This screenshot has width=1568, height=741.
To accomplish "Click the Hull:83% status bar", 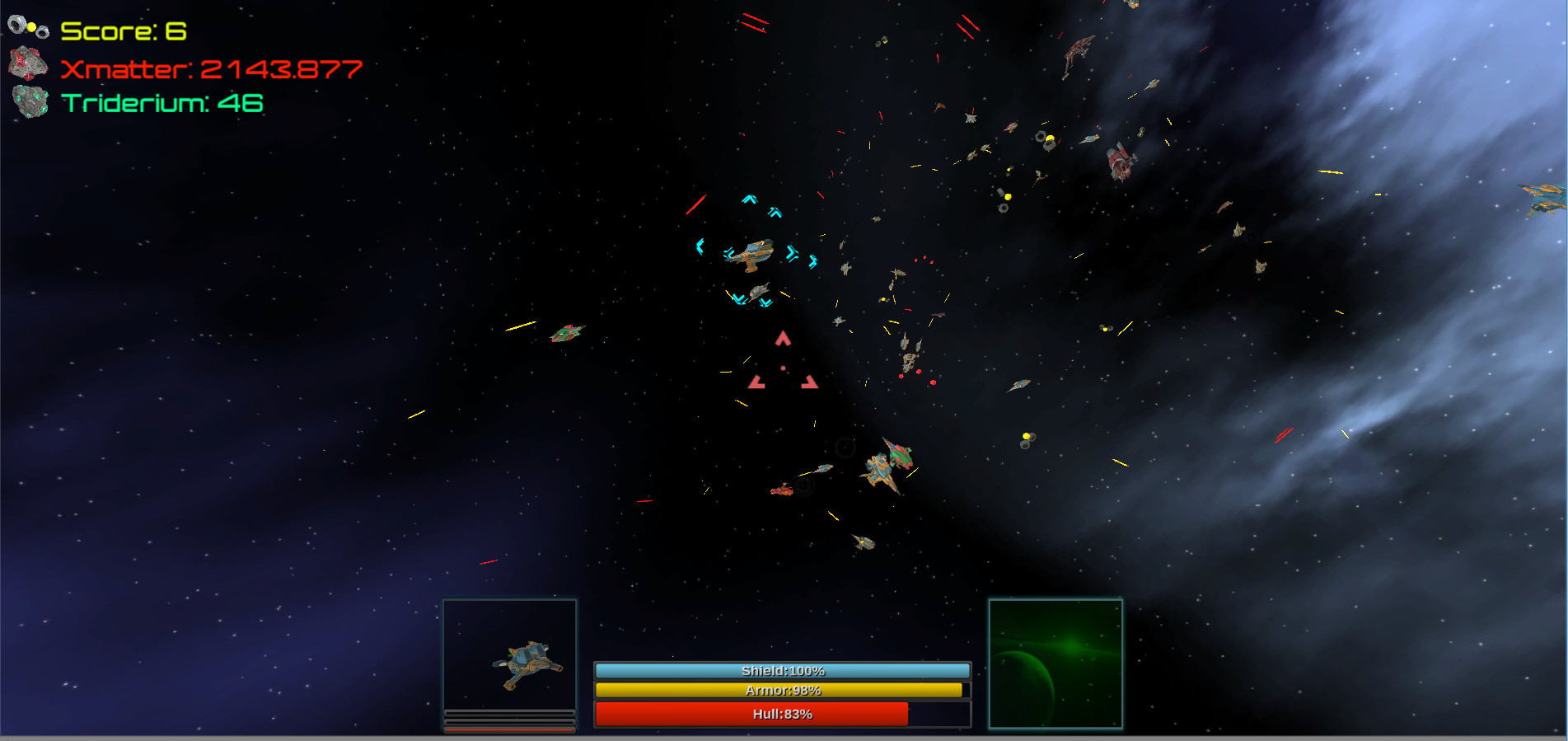I will 781,715.
